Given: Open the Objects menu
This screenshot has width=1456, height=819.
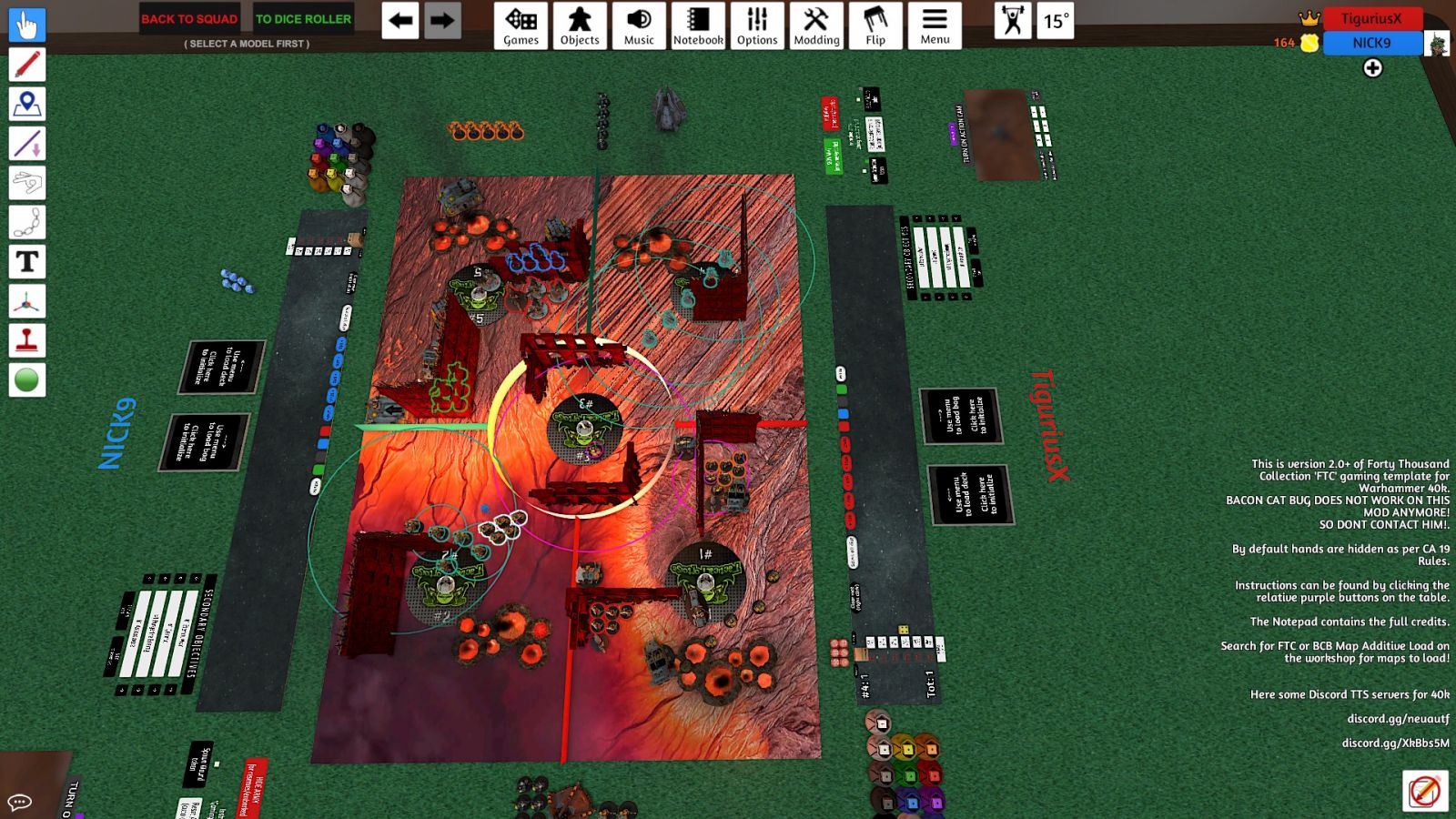Looking at the screenshot, I should click(x=580, y=25).
